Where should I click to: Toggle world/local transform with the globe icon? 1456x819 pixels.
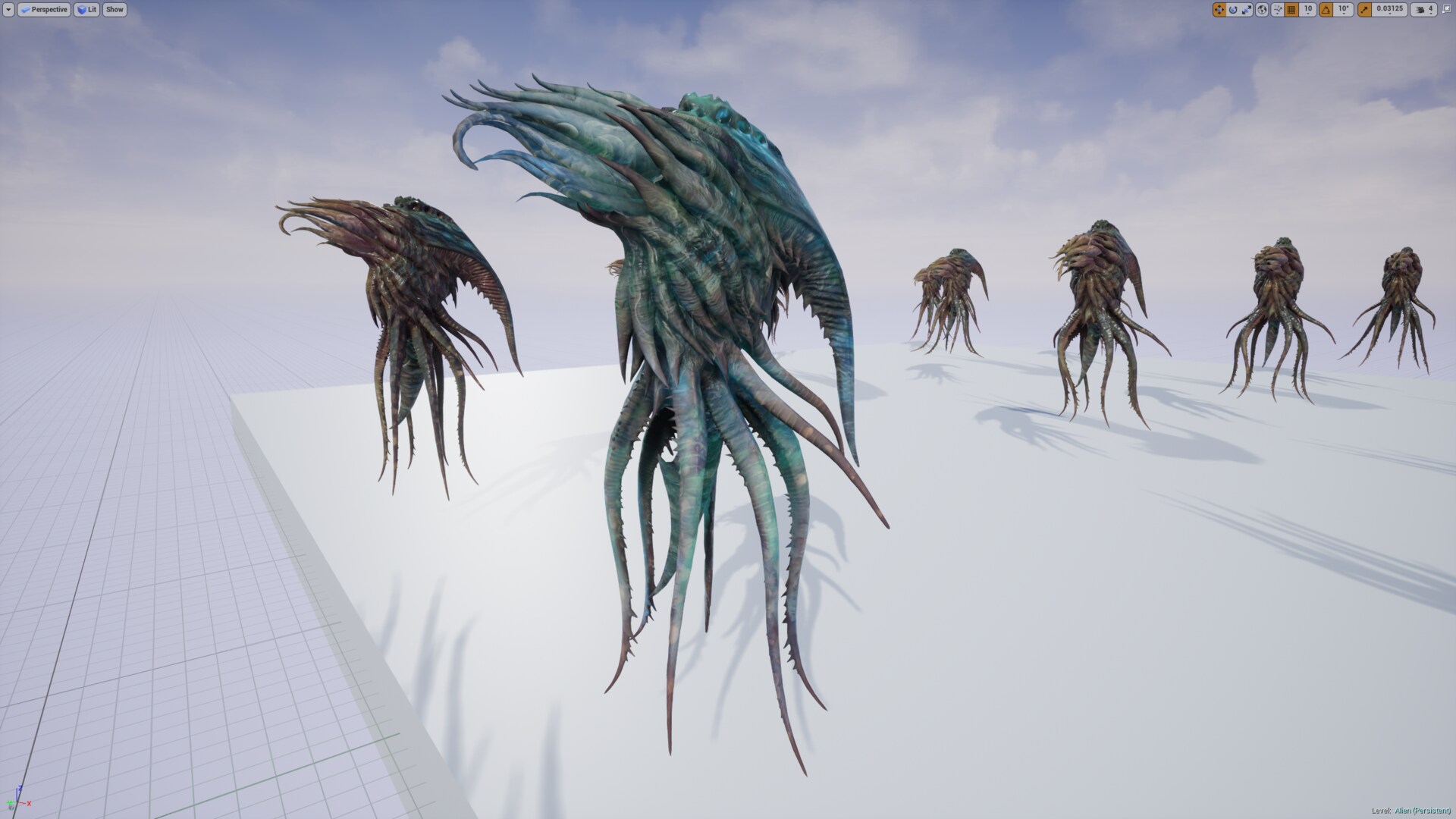click(x=1263, y=9)
